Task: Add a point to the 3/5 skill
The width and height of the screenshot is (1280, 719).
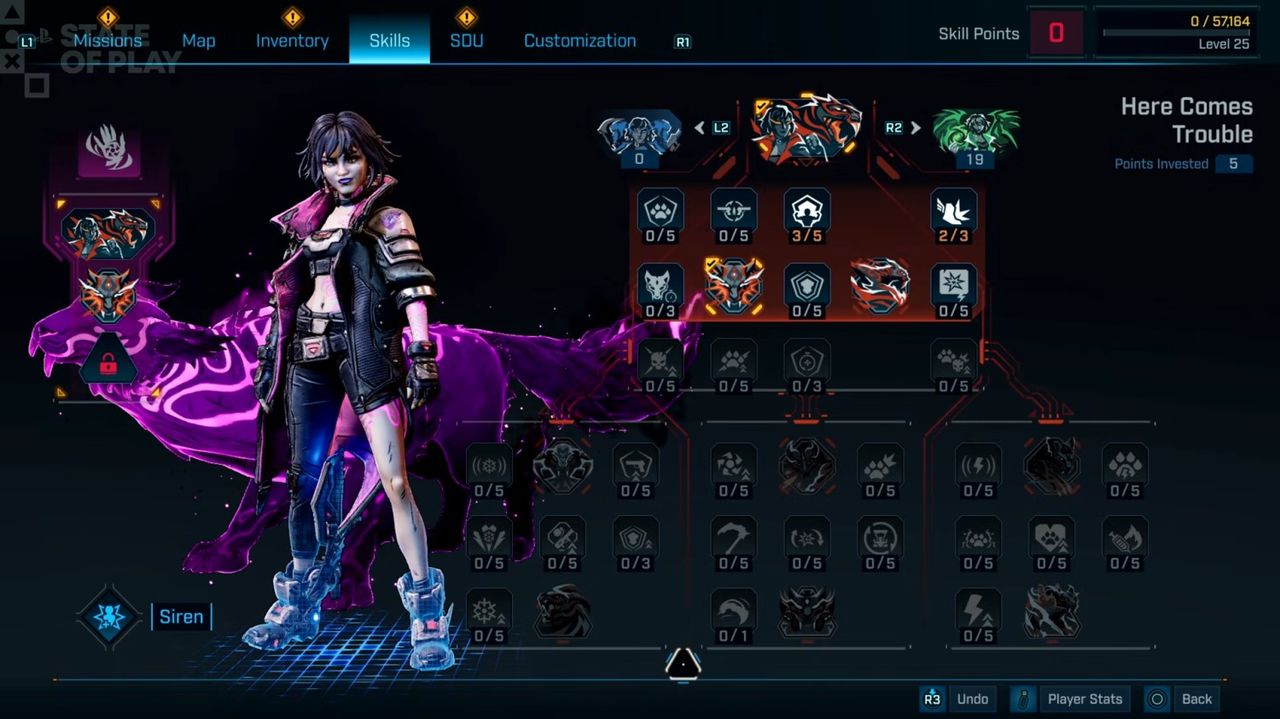Action: pyautogui.click(x=807, y=214)
